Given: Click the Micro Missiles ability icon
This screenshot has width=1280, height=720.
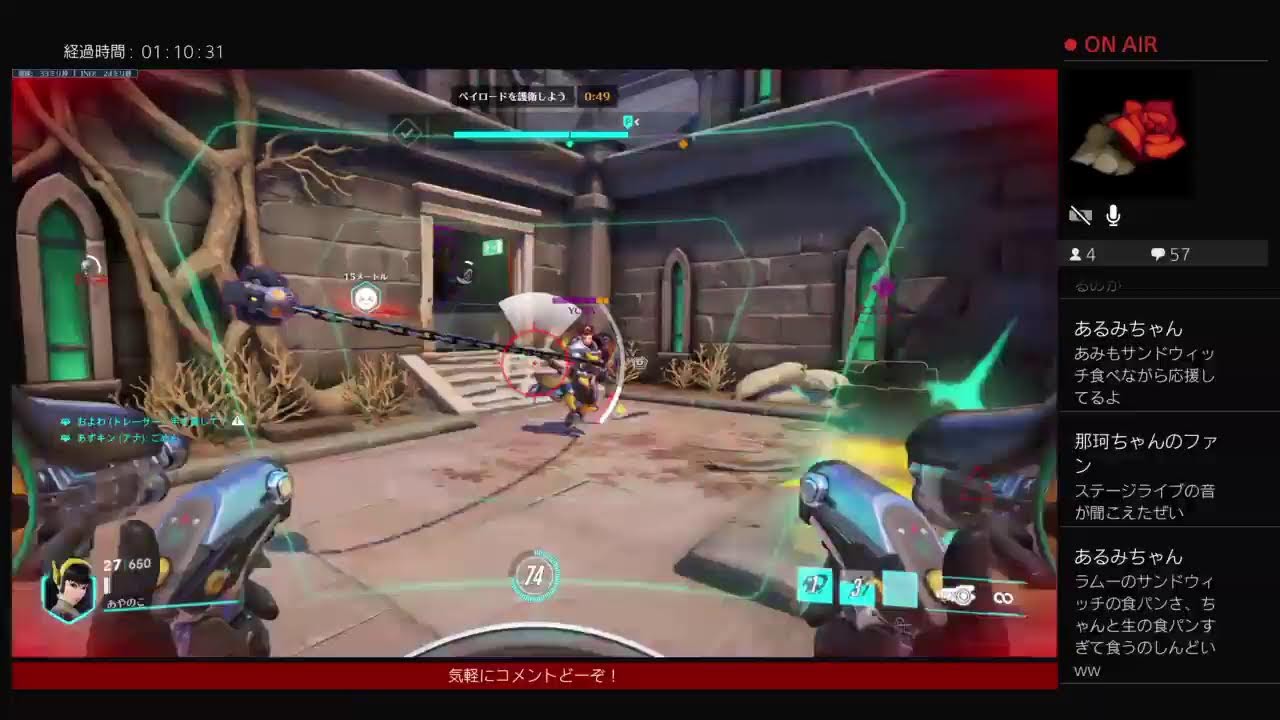Looking at the screenshot, I should click(x=856, y=588).
